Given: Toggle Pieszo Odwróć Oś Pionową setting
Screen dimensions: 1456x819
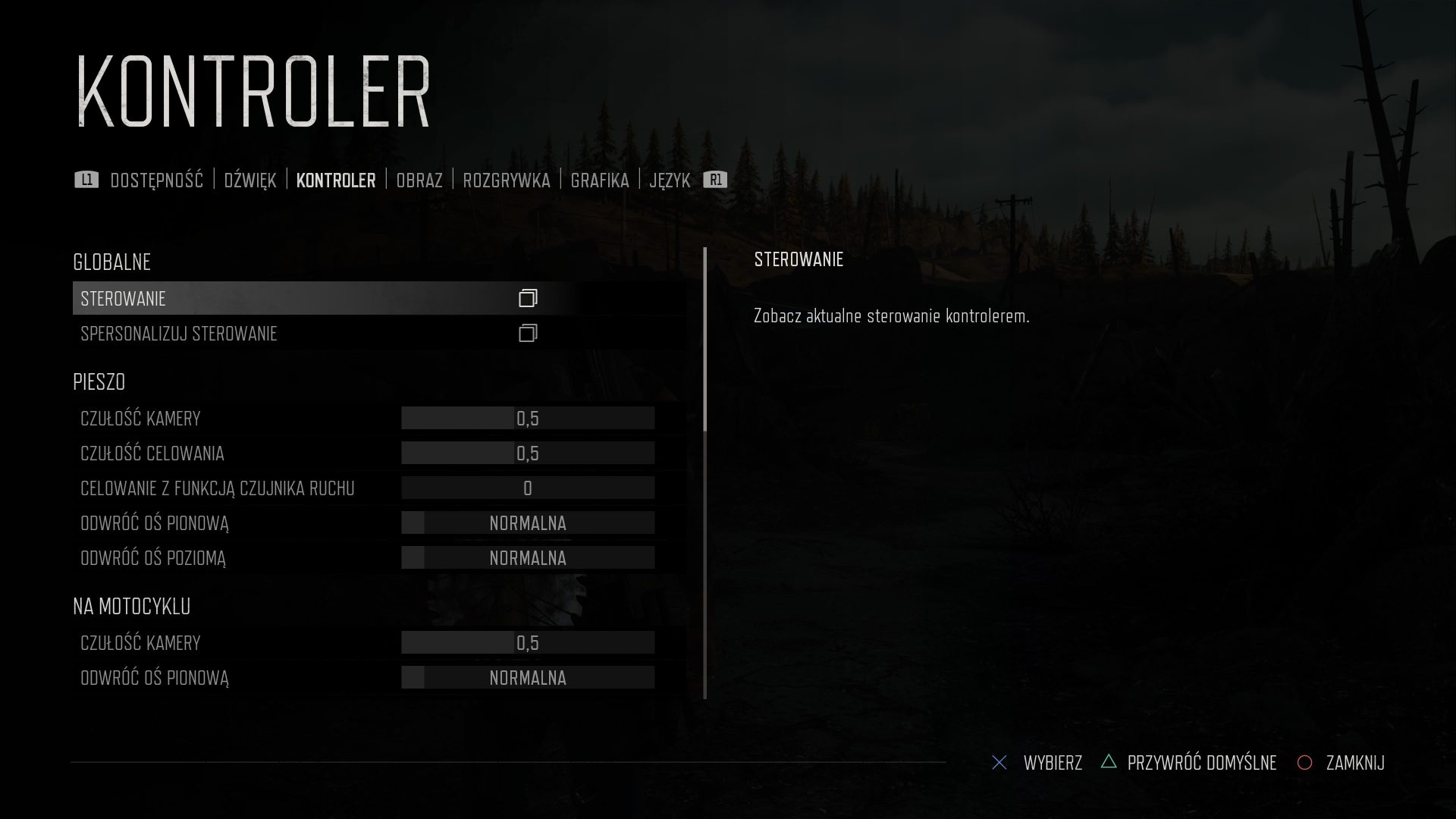Looking at the screenshot, I should click(527, 523).
